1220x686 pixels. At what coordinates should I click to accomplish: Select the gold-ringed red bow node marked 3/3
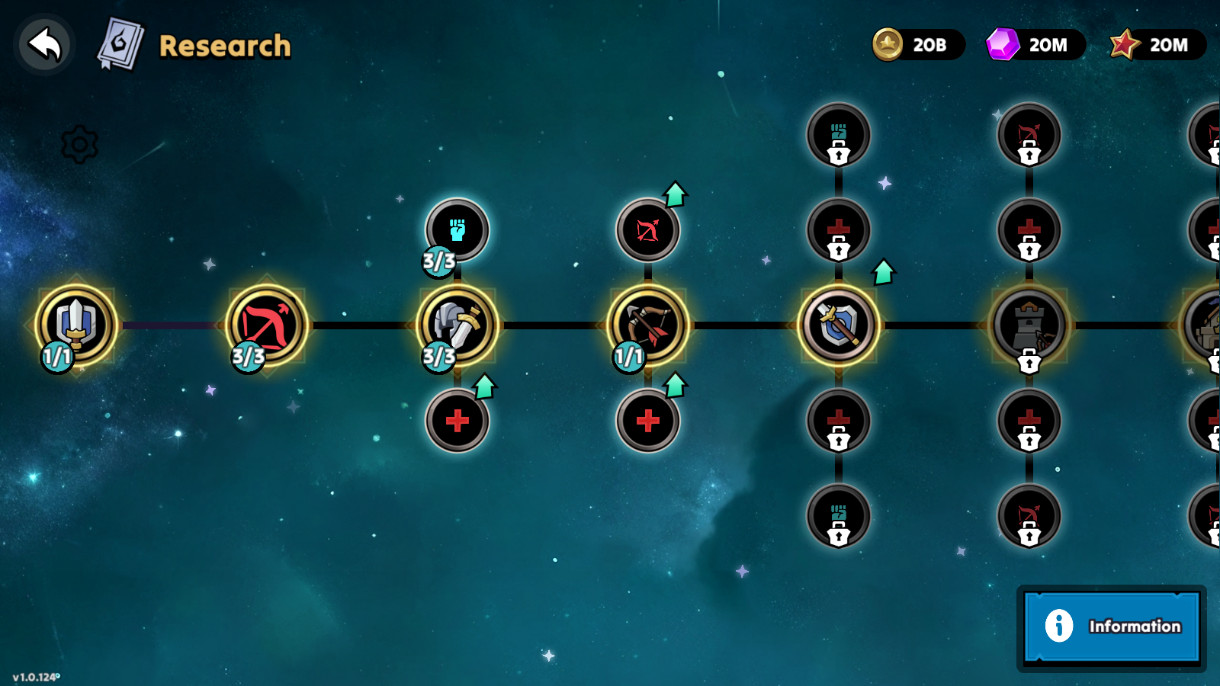267,325
